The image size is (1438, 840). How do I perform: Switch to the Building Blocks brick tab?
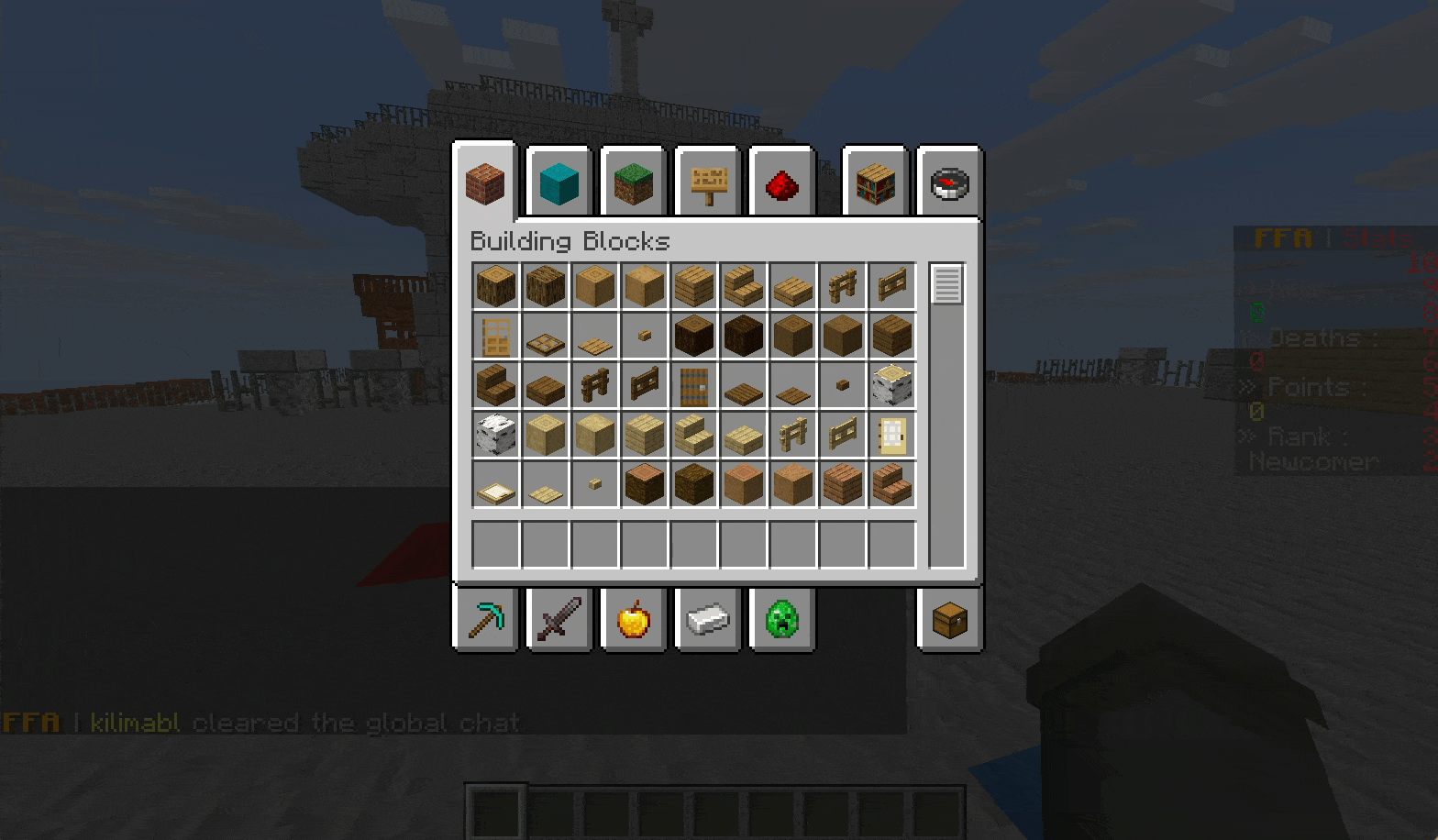pyautogui.click(x=485, y=182)
